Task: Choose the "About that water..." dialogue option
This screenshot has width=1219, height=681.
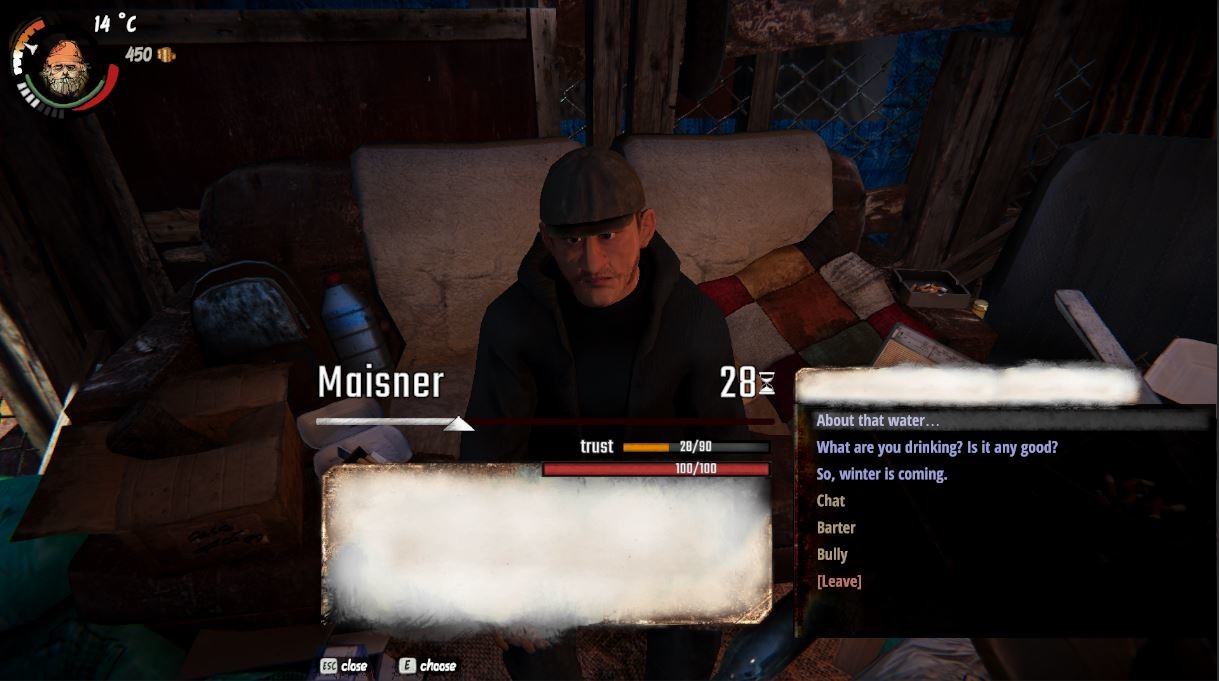Action: 877,421
